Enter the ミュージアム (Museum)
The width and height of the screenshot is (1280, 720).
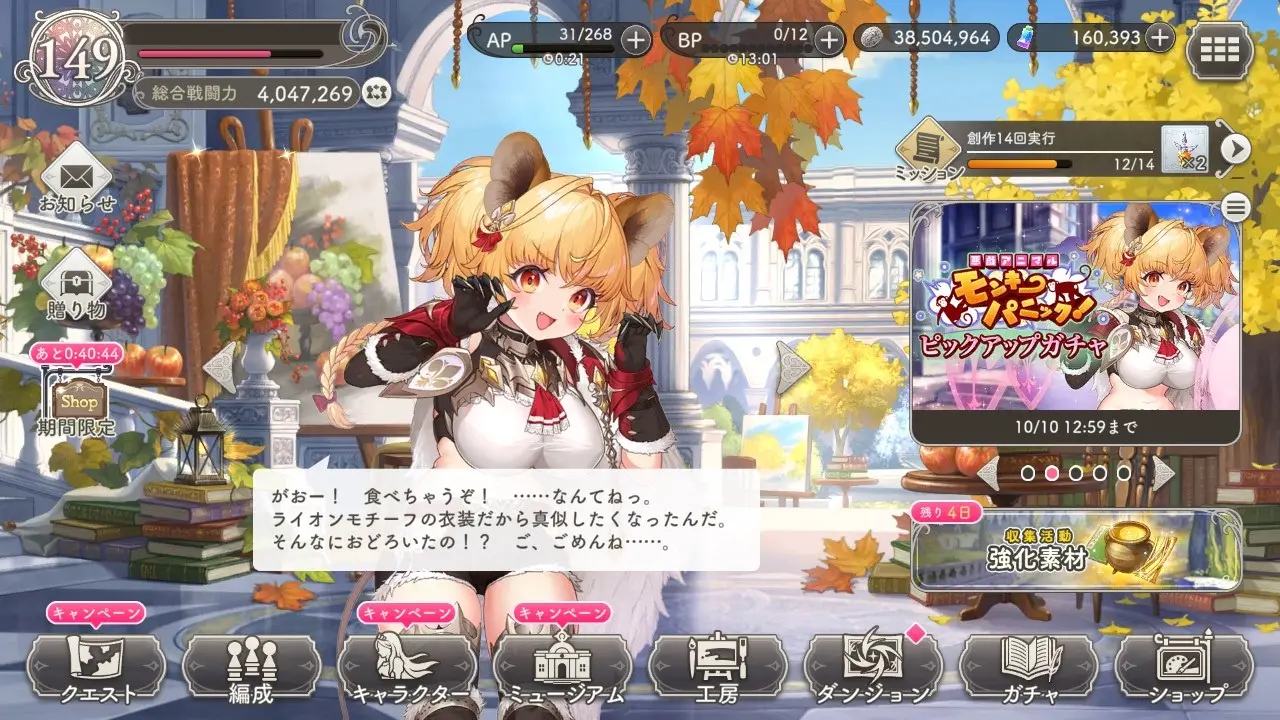563,667
